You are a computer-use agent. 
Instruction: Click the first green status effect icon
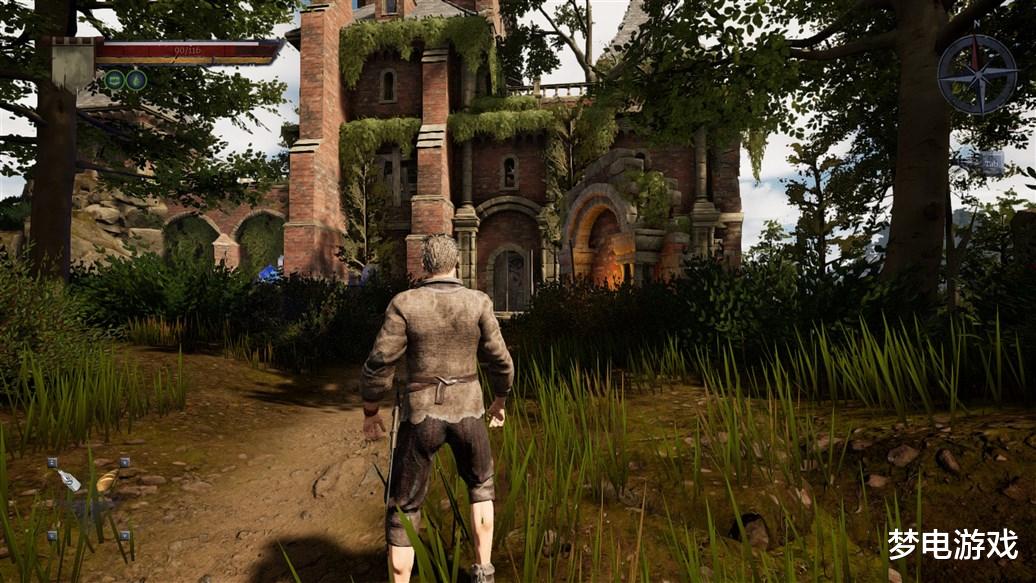click(x=115, y=80)
